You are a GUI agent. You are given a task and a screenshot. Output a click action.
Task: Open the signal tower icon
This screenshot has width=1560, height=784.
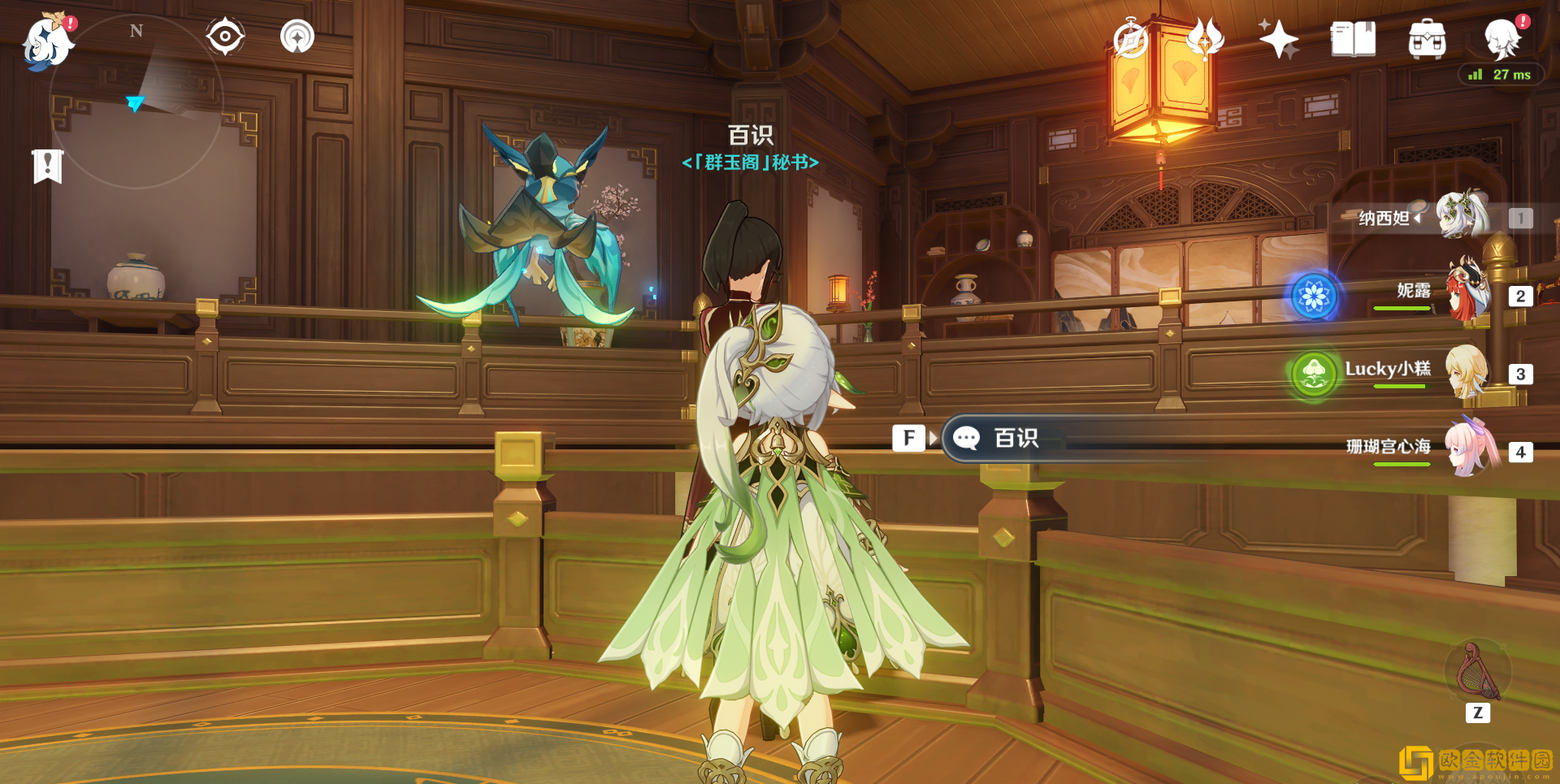pos(297,37)
